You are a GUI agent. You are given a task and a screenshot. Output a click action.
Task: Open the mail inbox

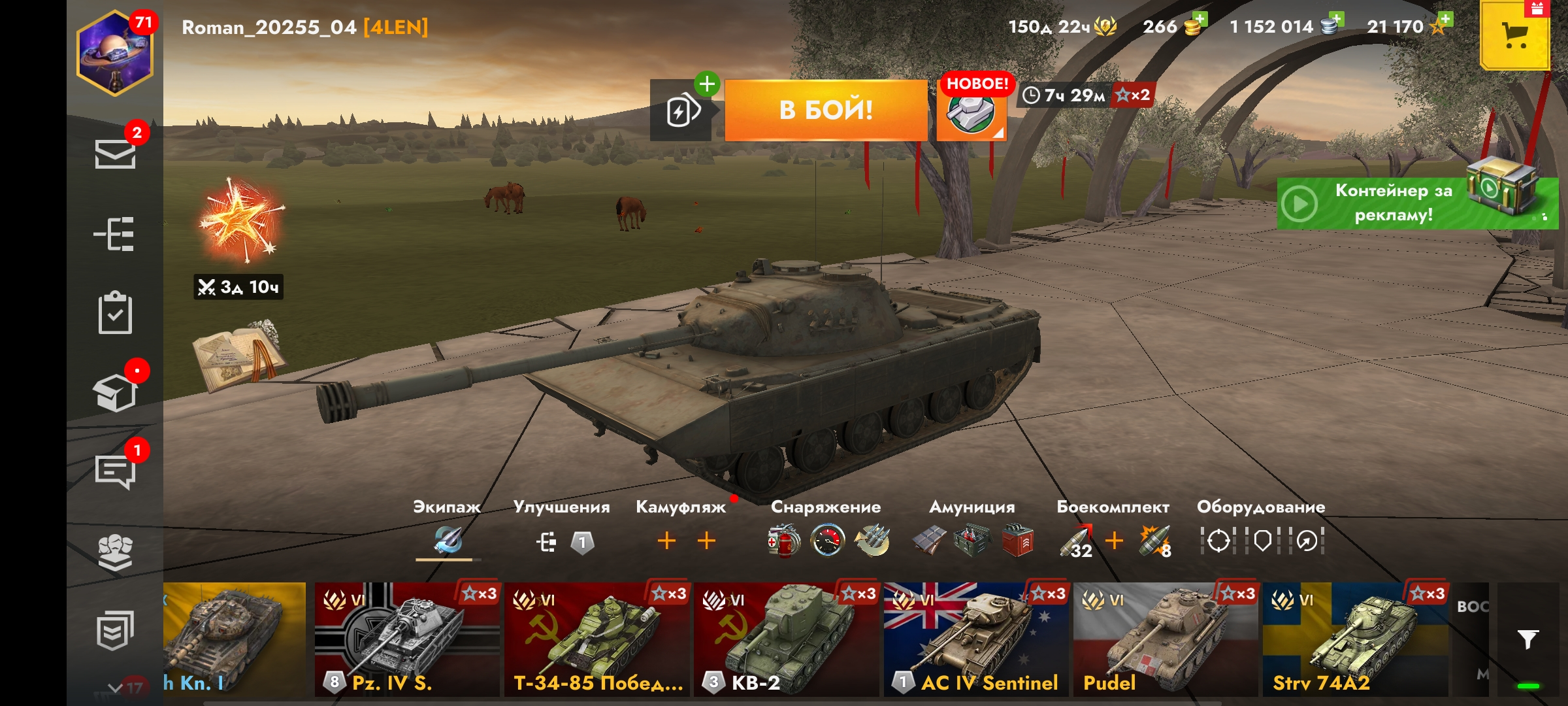coord(115,154)
